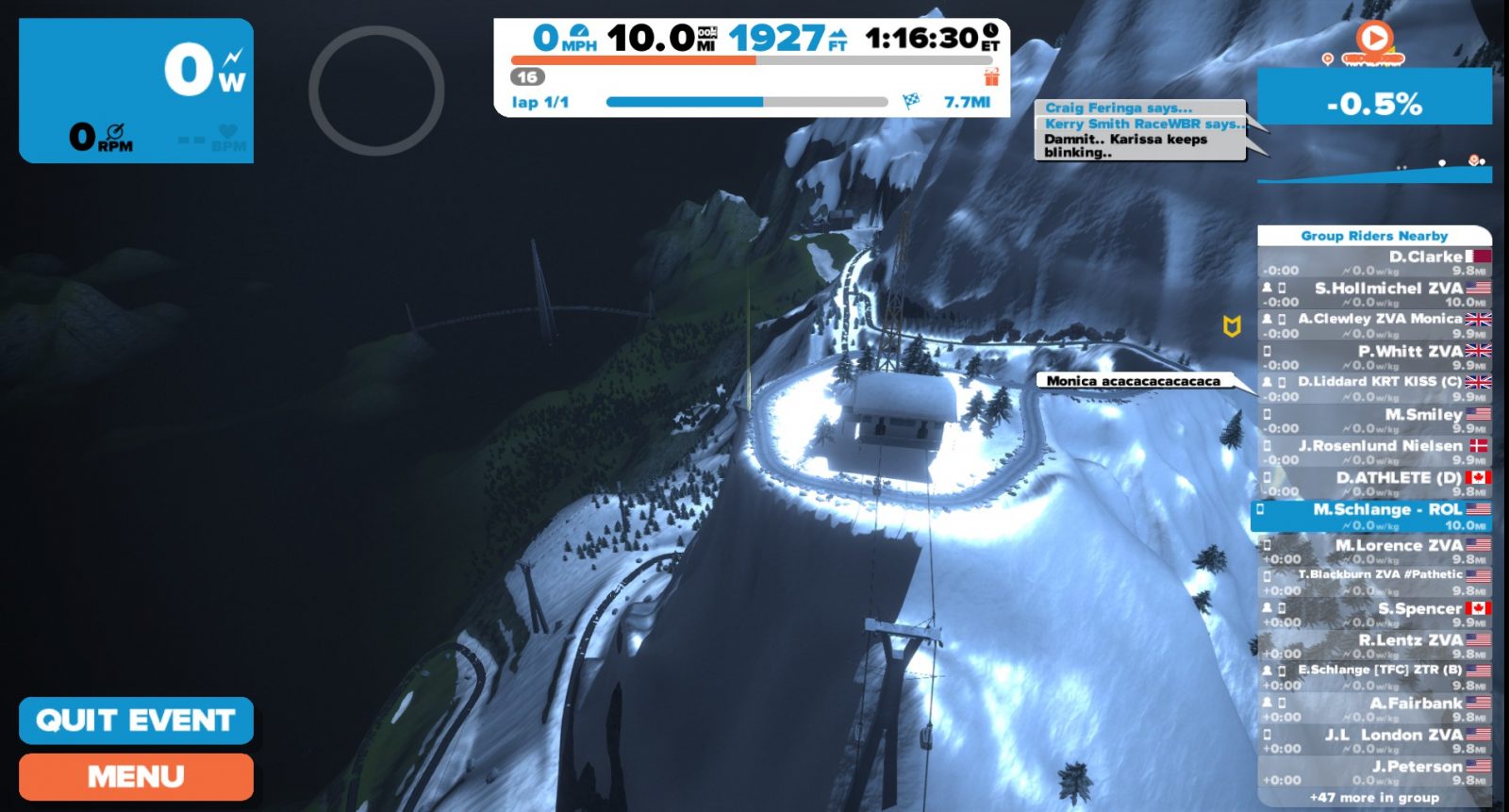Choose J.Peterson rider row
Screen dimensions: 1509x812
coord(1374,772)
